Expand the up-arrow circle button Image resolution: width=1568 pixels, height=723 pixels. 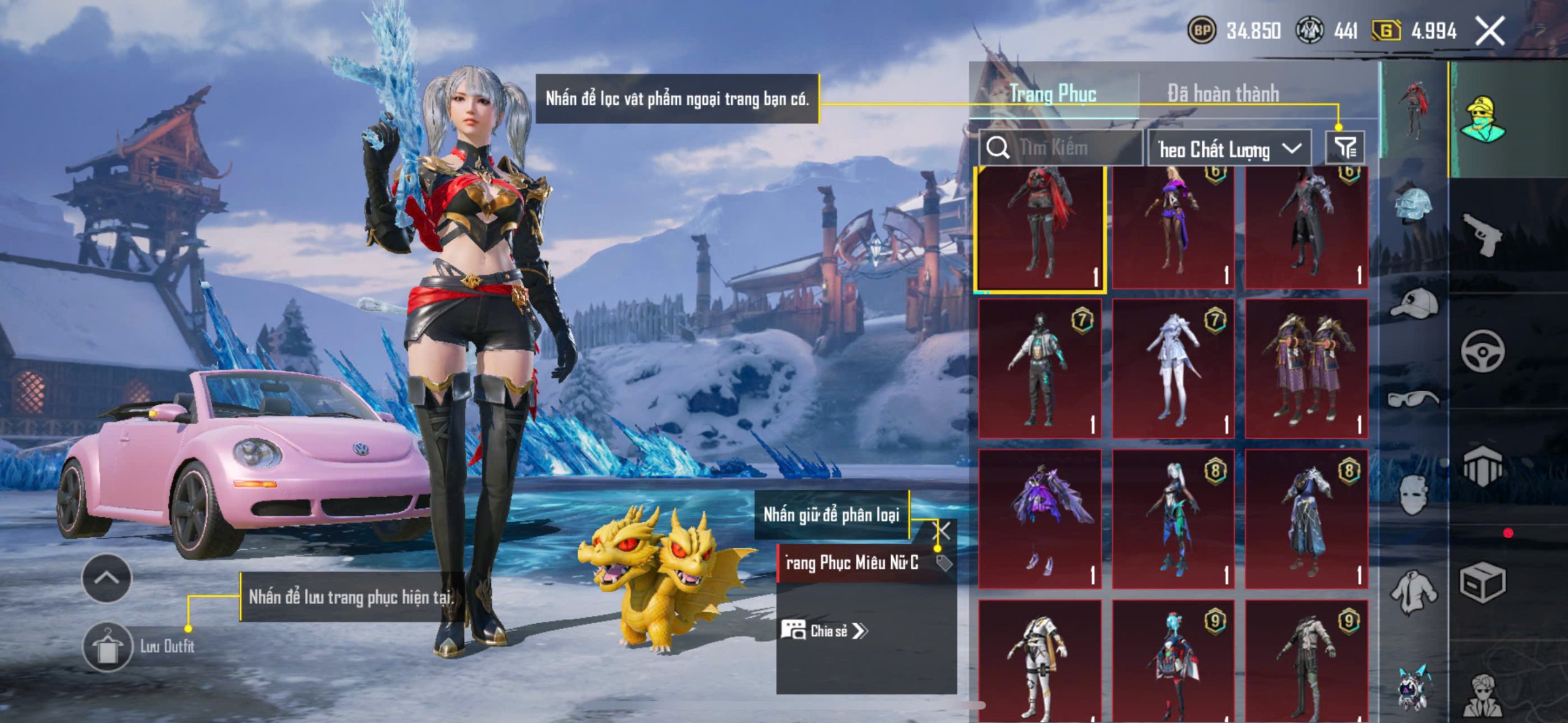click(x=107, y=578)
